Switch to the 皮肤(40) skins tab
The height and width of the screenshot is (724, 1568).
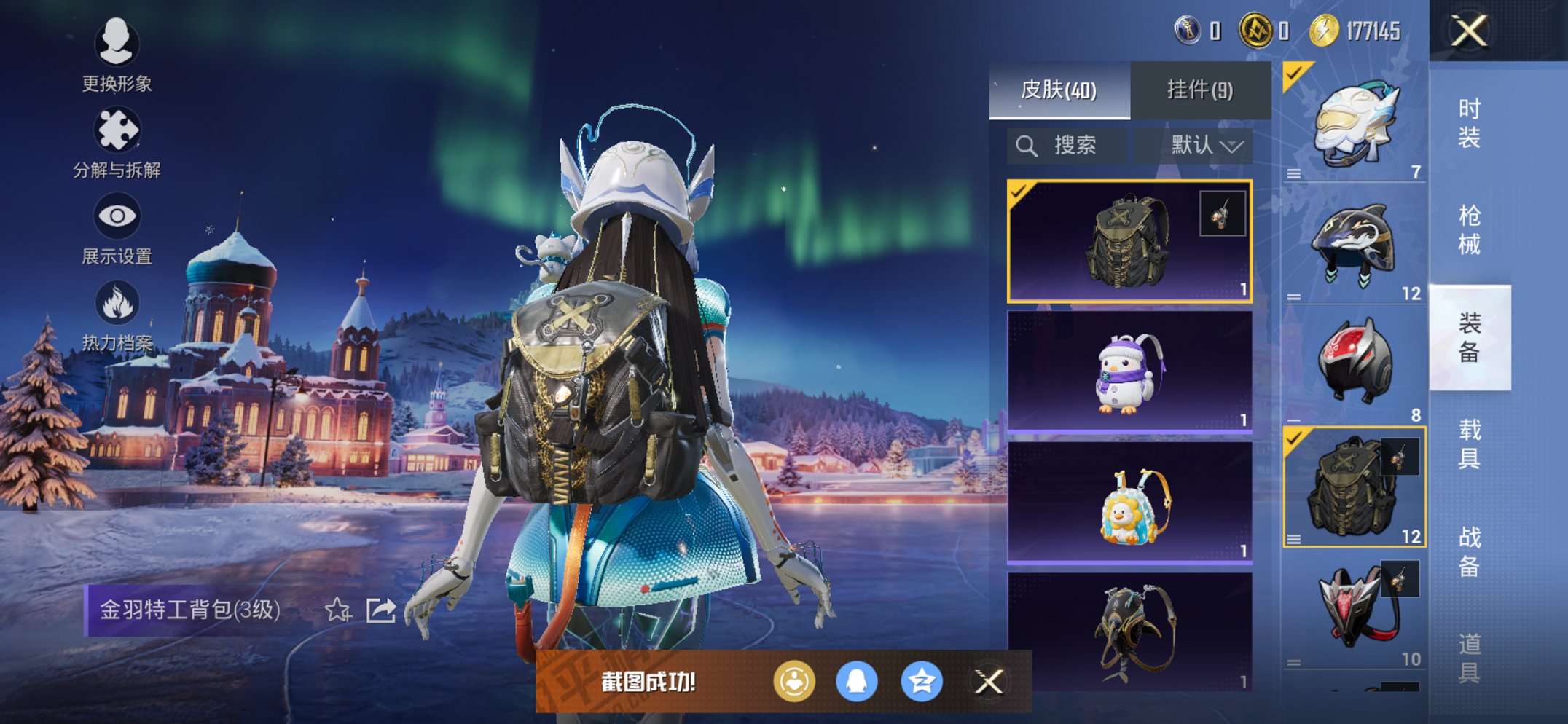(x=1059, y=90)
